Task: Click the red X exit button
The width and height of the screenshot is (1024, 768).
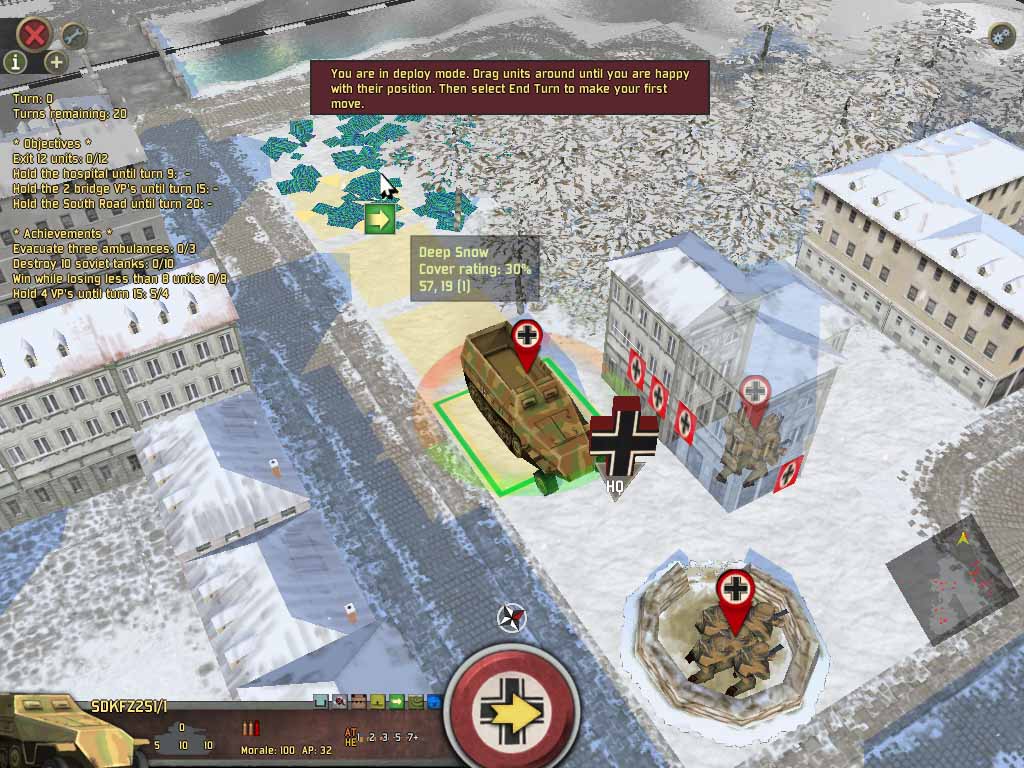Action: [x=36, y=34]
